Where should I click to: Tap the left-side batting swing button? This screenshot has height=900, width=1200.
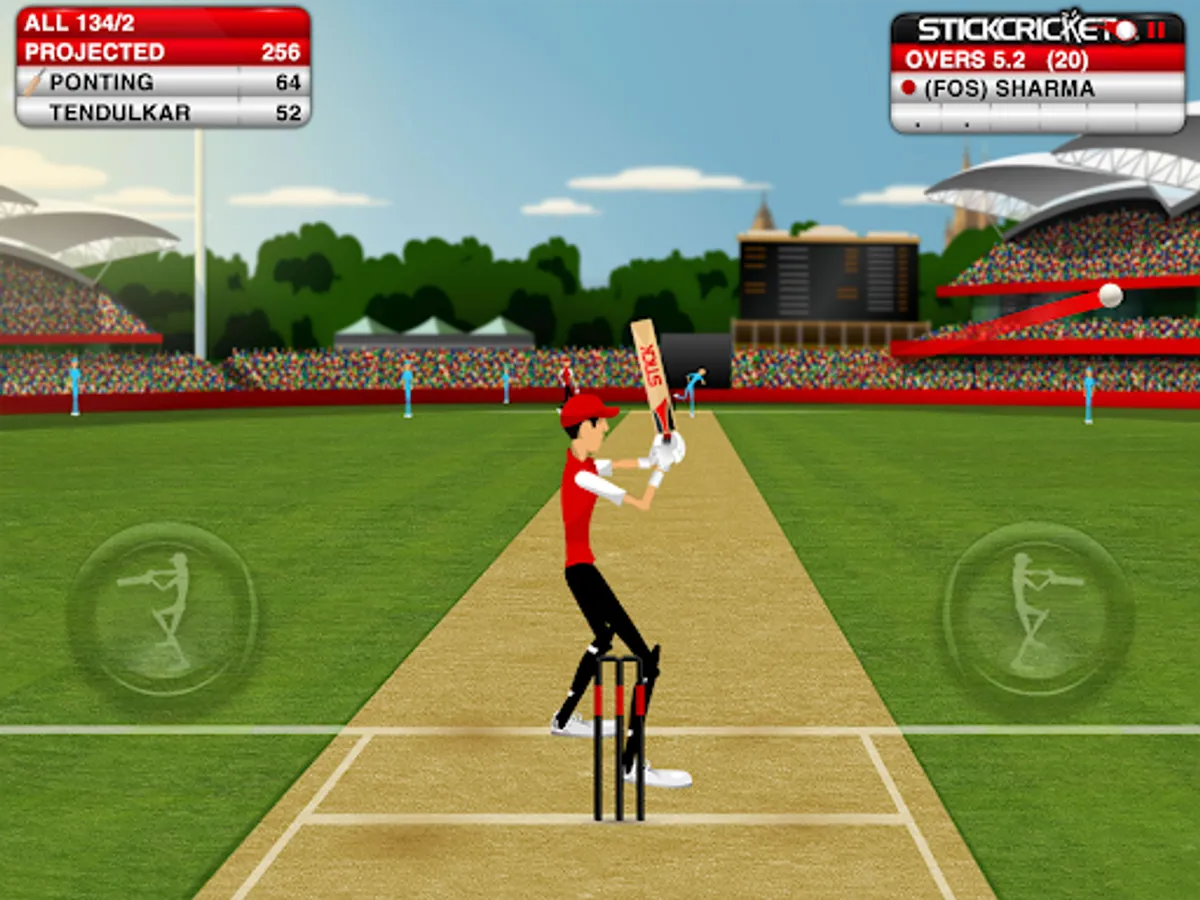pyautogui.click(x=162, y=612)
